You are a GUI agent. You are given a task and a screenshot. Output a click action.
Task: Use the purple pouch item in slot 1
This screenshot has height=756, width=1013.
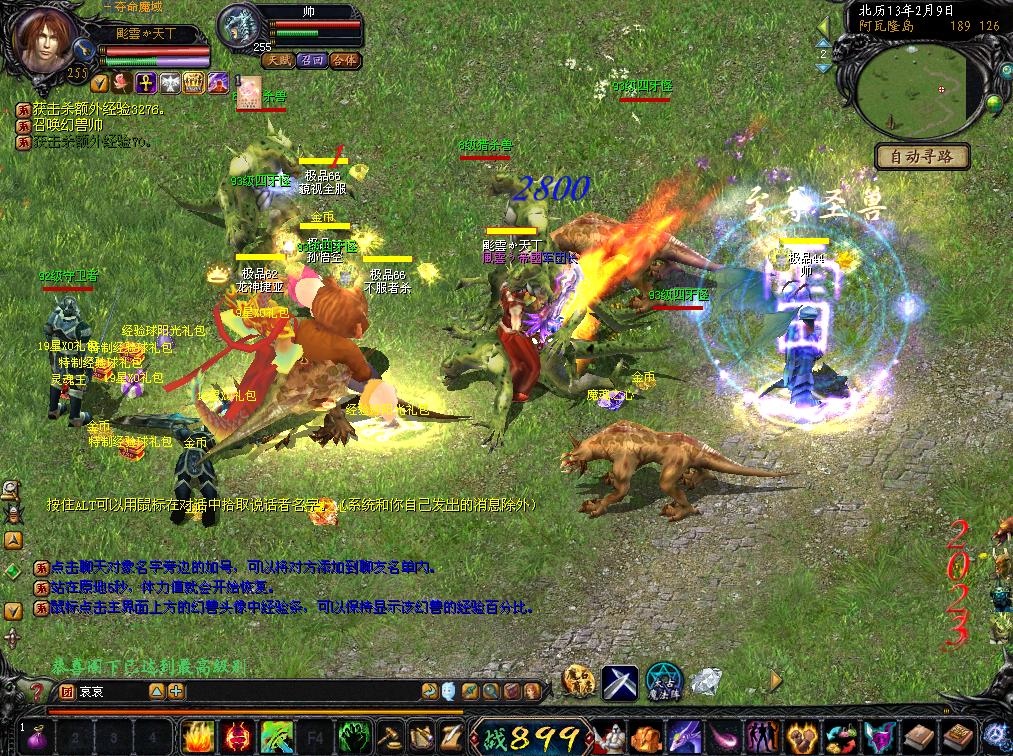point(40,738)
